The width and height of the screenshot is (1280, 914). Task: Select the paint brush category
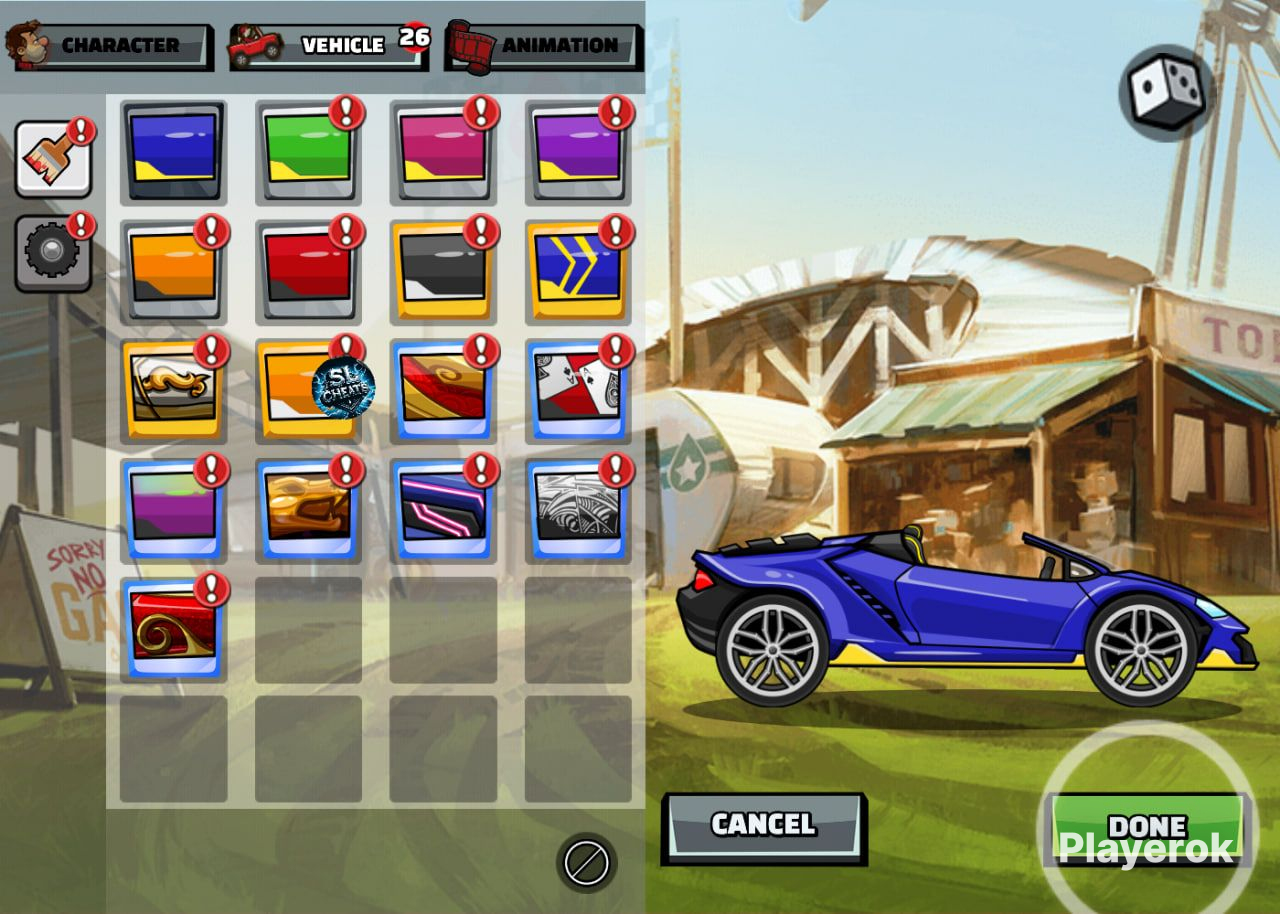53,160
